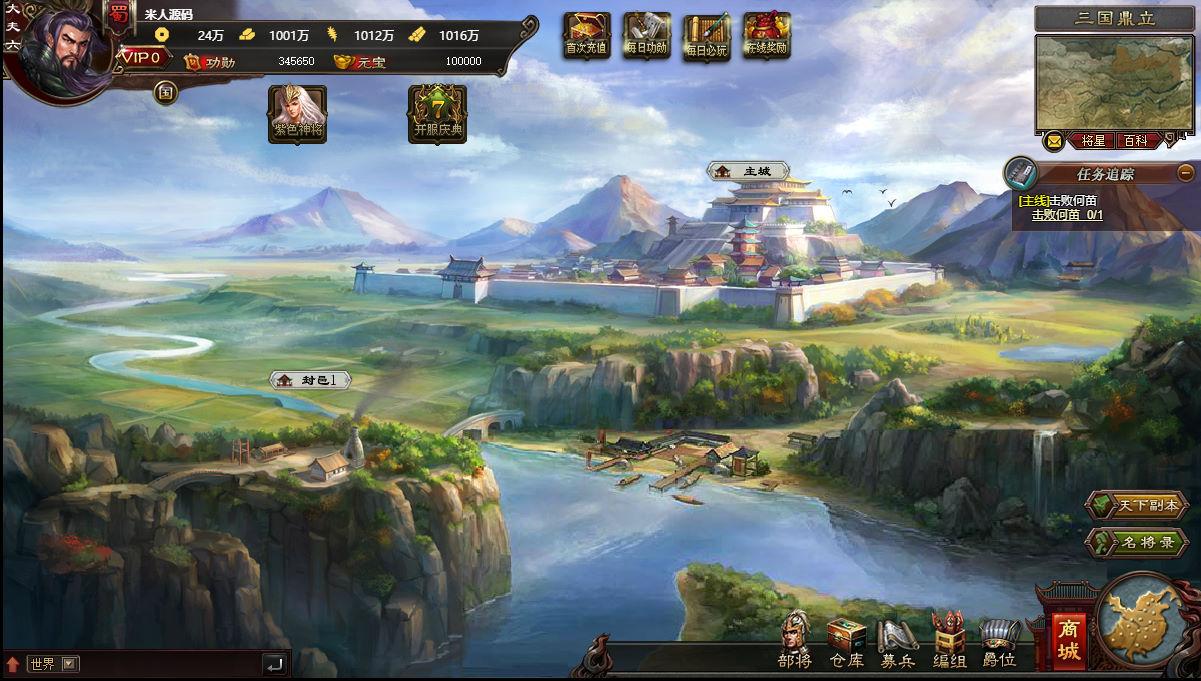Claim the 在线奖励 online rewards red pouch
The height and width of the screenshot is (681, 1201).
coord(767,35)
